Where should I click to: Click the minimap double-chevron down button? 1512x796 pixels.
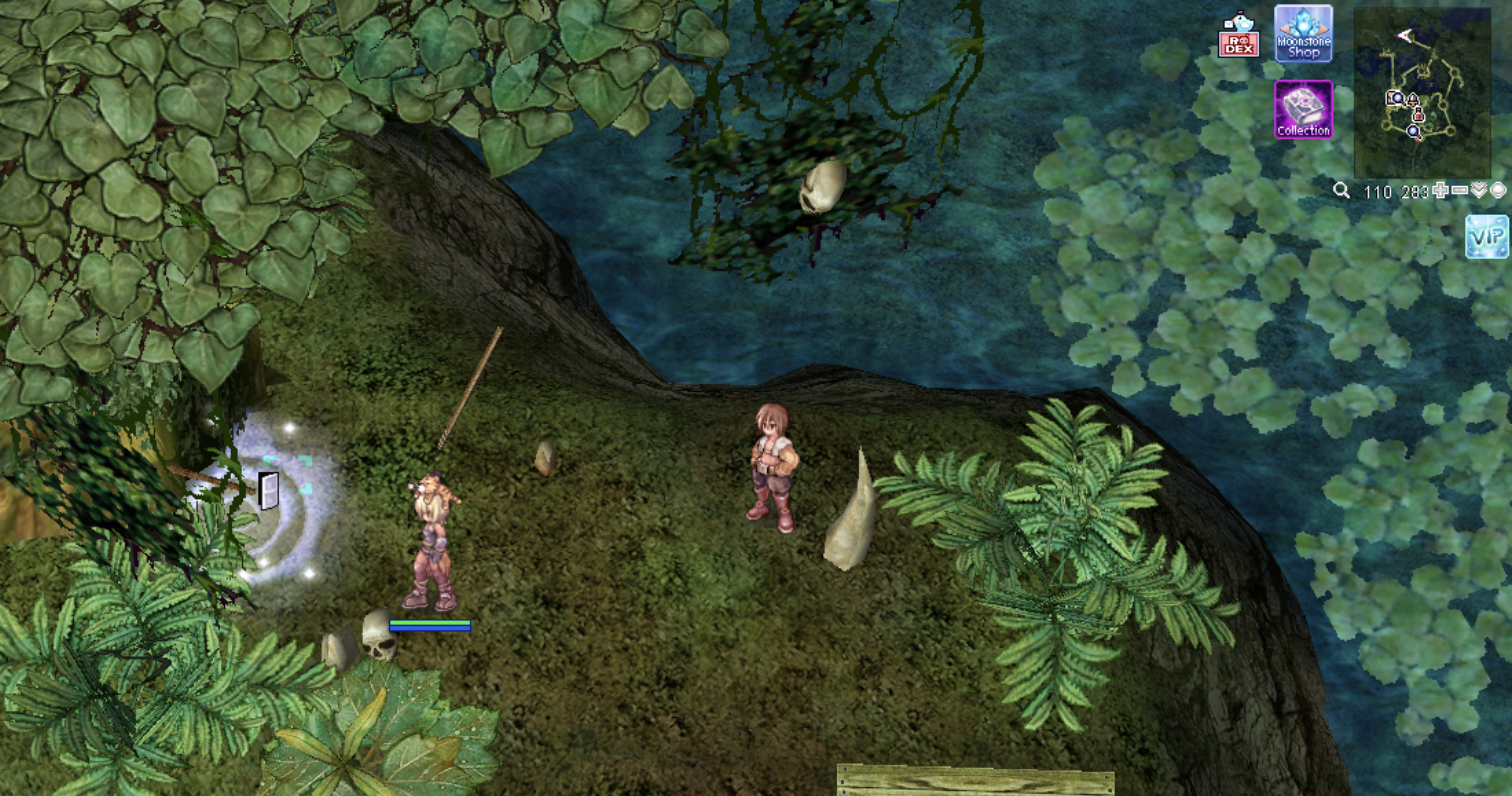click(1478, 190)
